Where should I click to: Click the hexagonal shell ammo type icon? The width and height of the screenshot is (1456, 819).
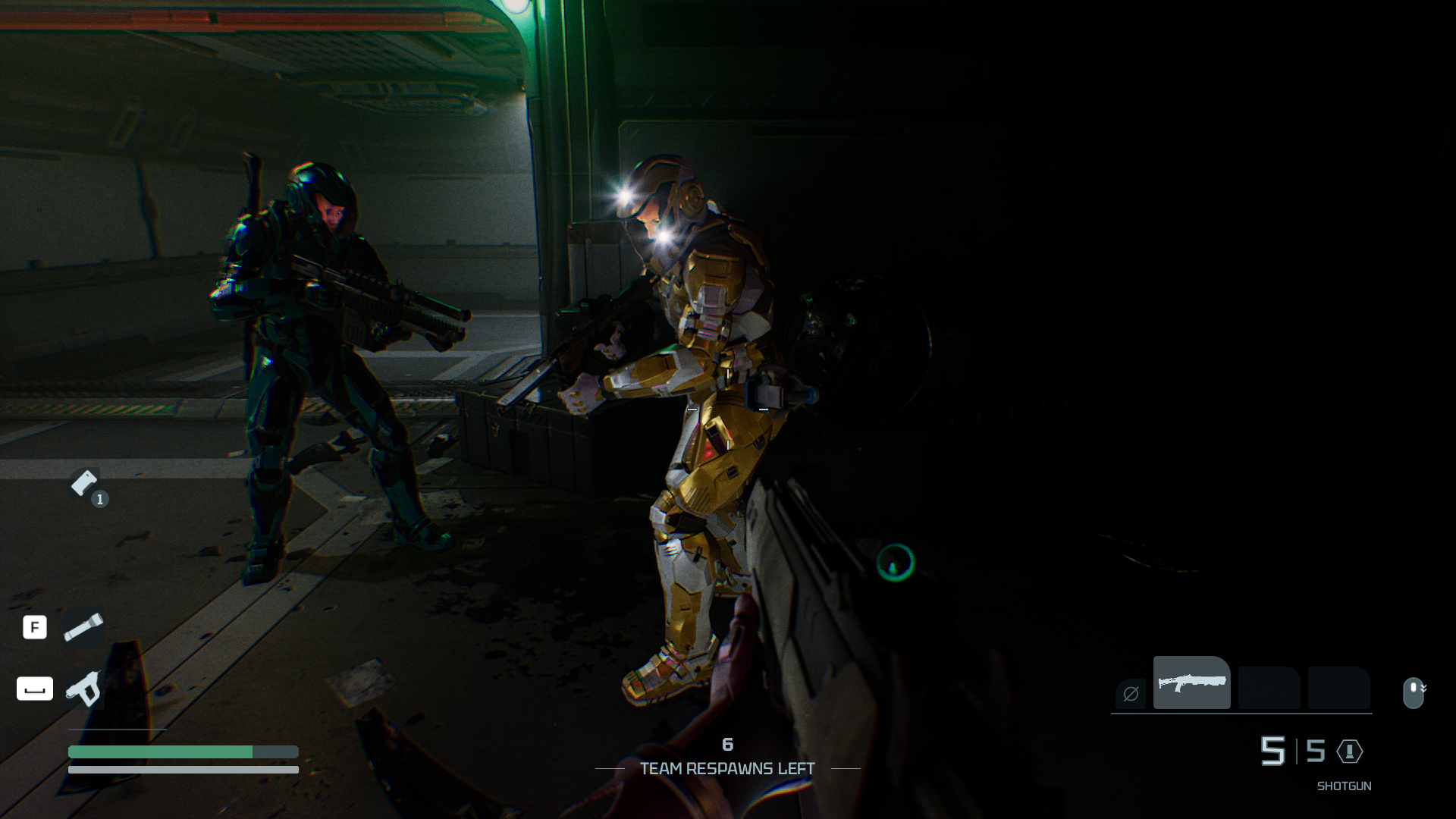coord(1350,752)
